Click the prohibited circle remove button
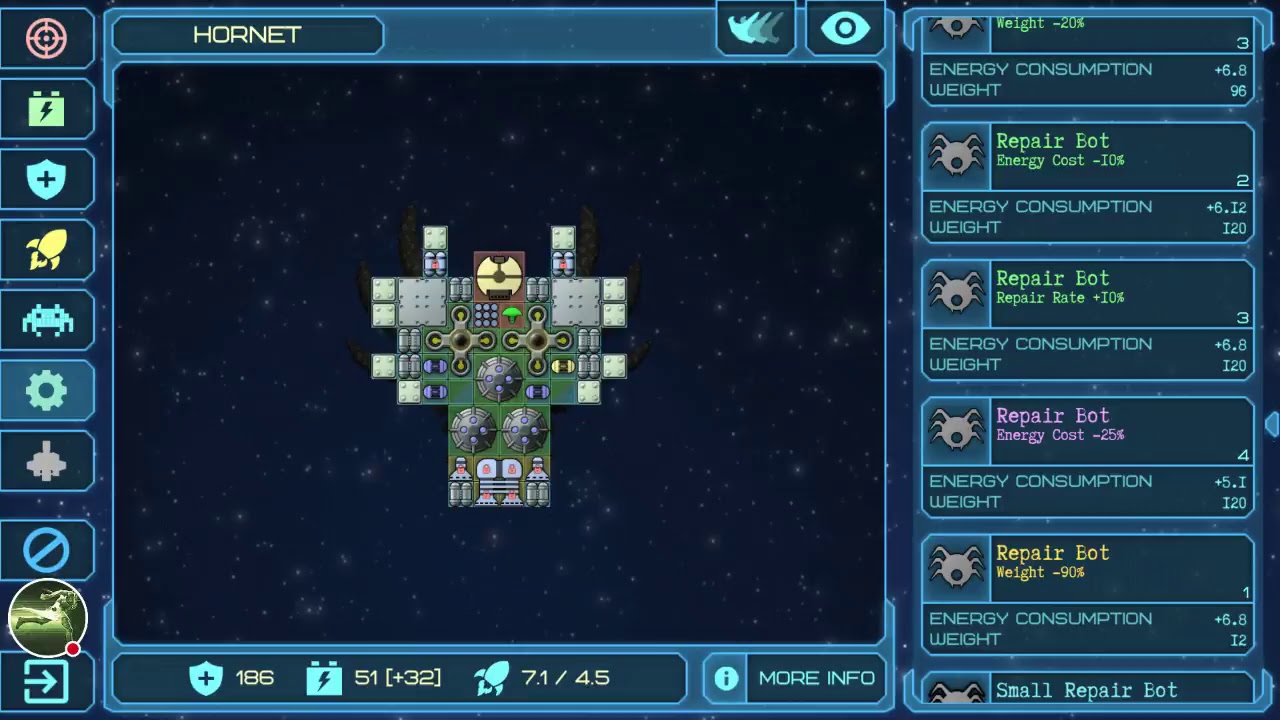The image size is (1280, 720). pos(46,550)
